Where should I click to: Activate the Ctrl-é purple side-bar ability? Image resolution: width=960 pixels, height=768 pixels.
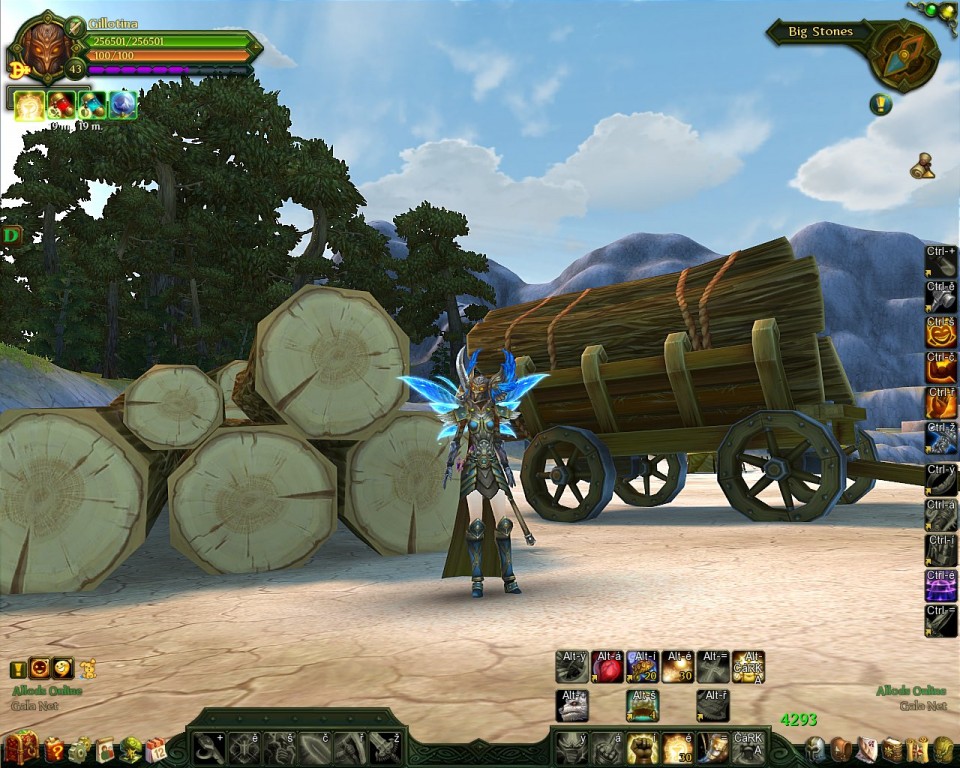(940, 584)
